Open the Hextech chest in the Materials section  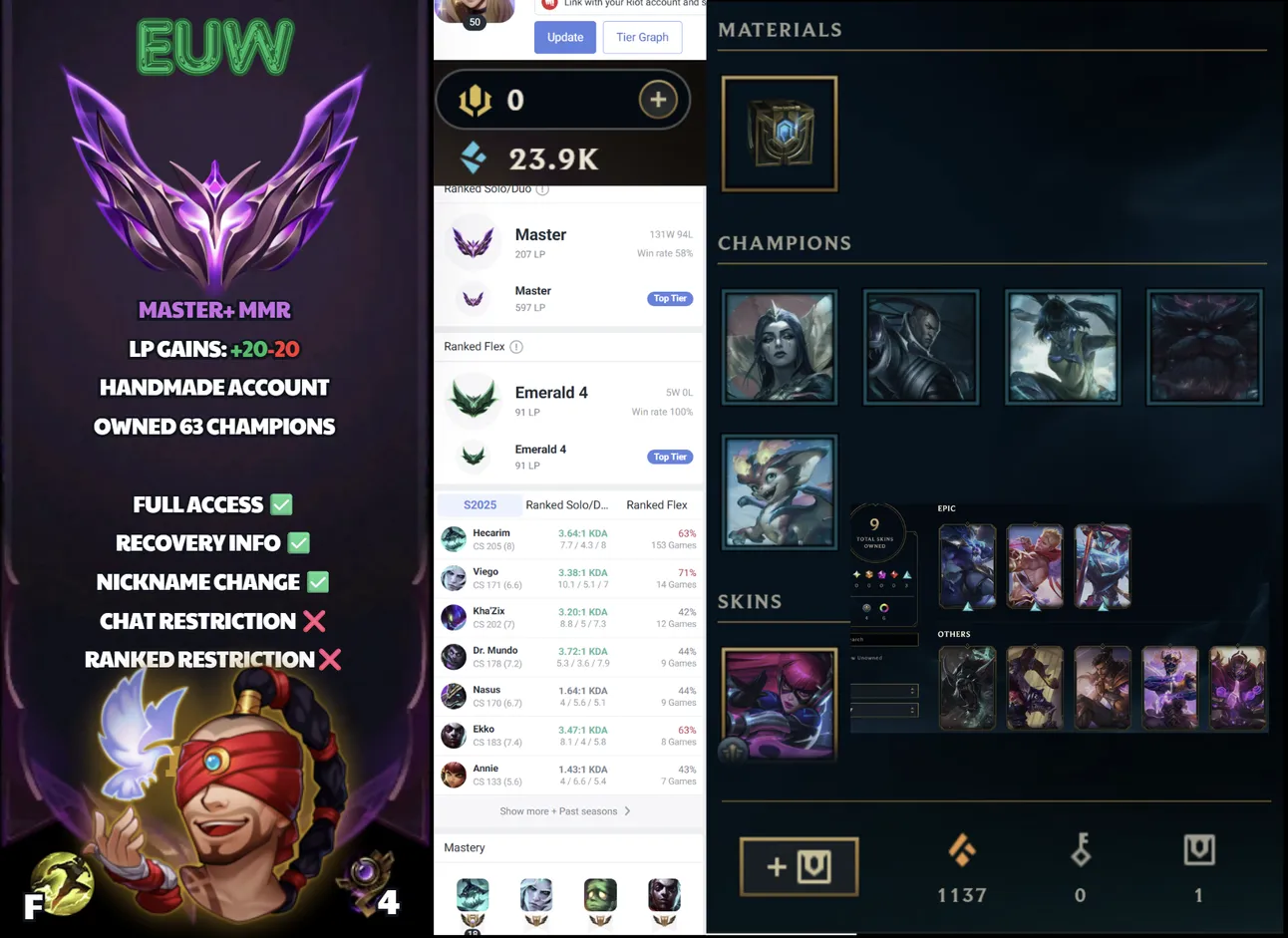pos(779,135)
